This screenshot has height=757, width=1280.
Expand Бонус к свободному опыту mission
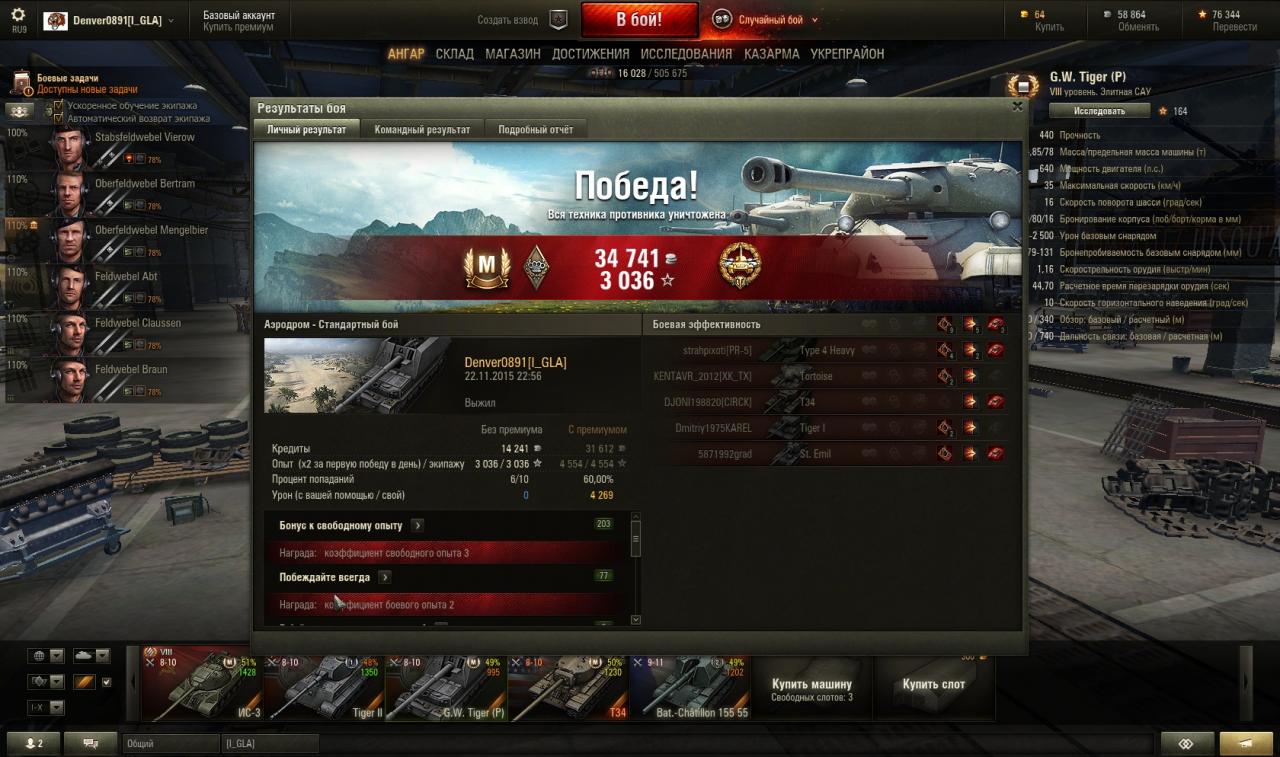pyautogui.click(x=417, y=525)
